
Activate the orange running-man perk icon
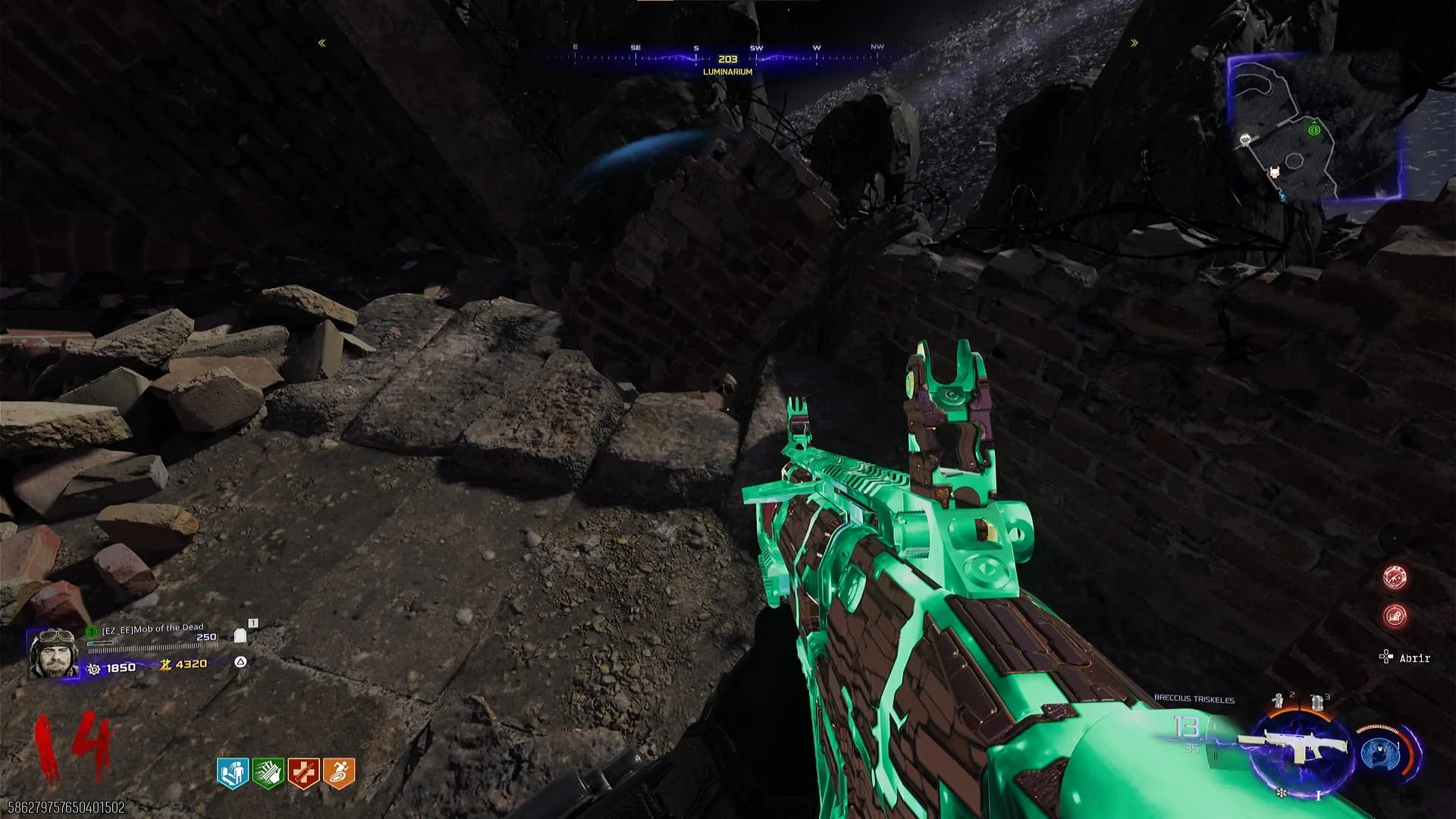[x=339, y=773]
